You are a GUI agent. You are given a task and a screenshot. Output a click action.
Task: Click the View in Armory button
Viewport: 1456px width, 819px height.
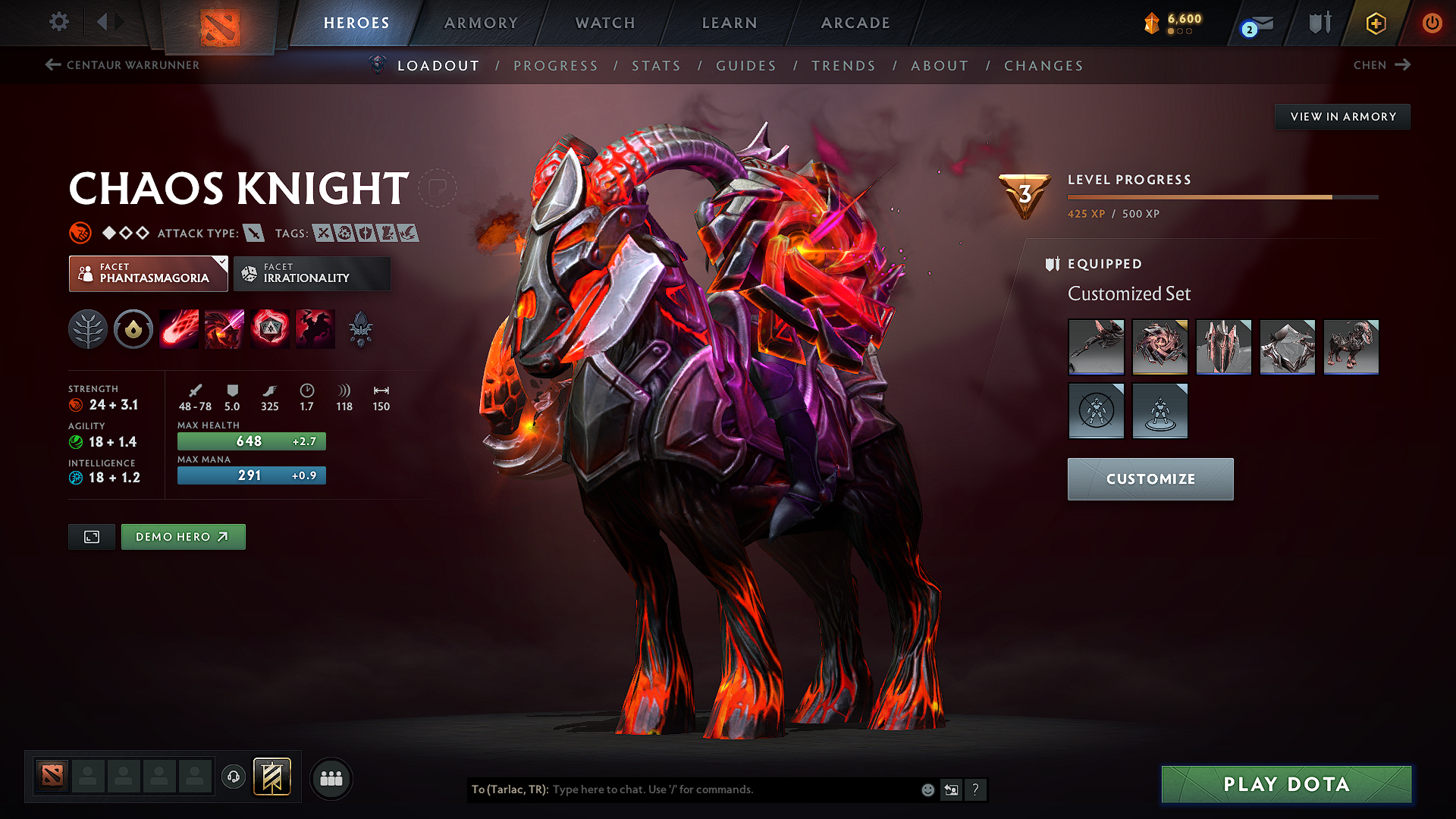(x=1343, y=117)
